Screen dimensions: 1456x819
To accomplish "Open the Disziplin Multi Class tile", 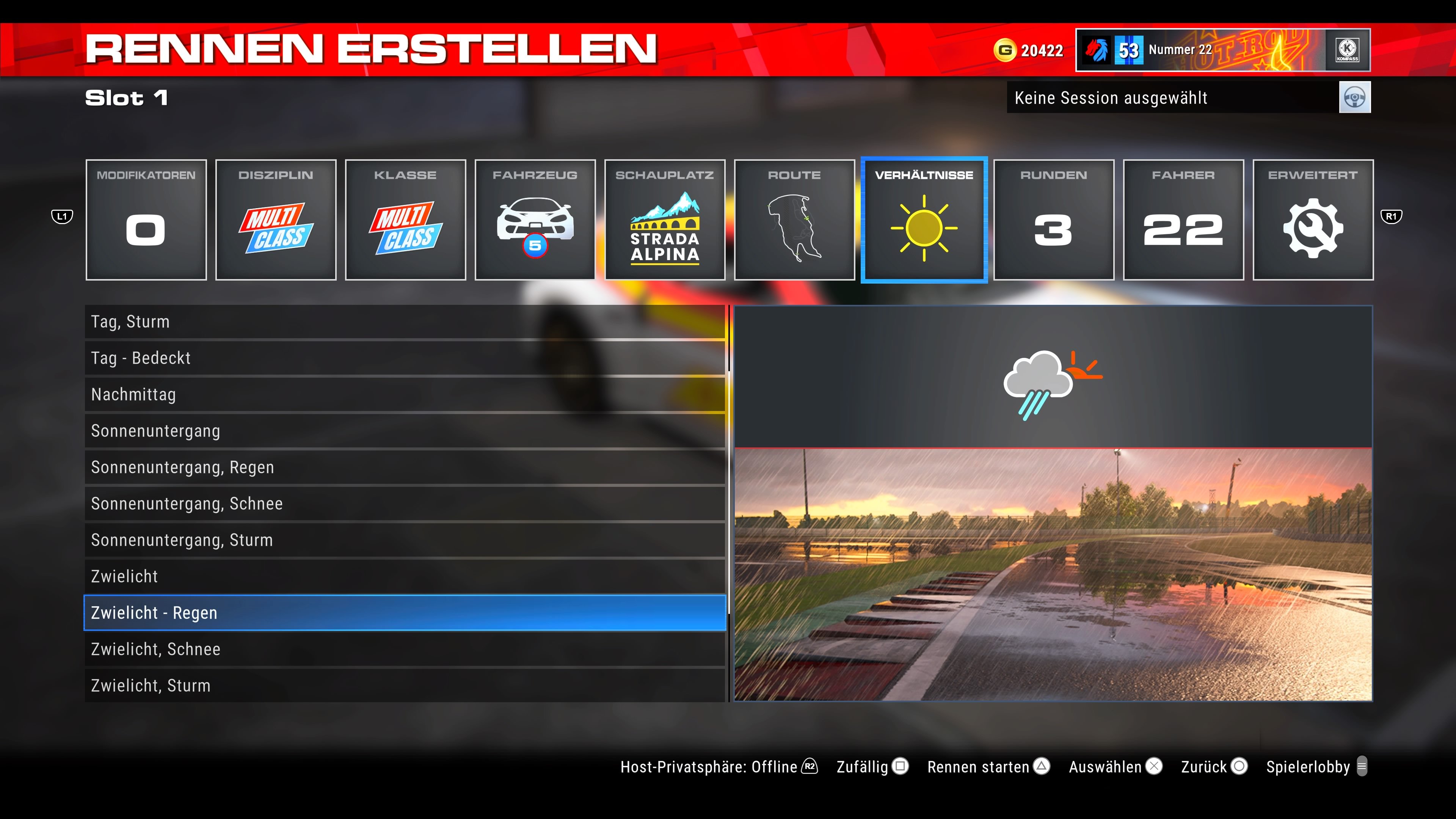I will pyautogui.click(x=276, y=220).
